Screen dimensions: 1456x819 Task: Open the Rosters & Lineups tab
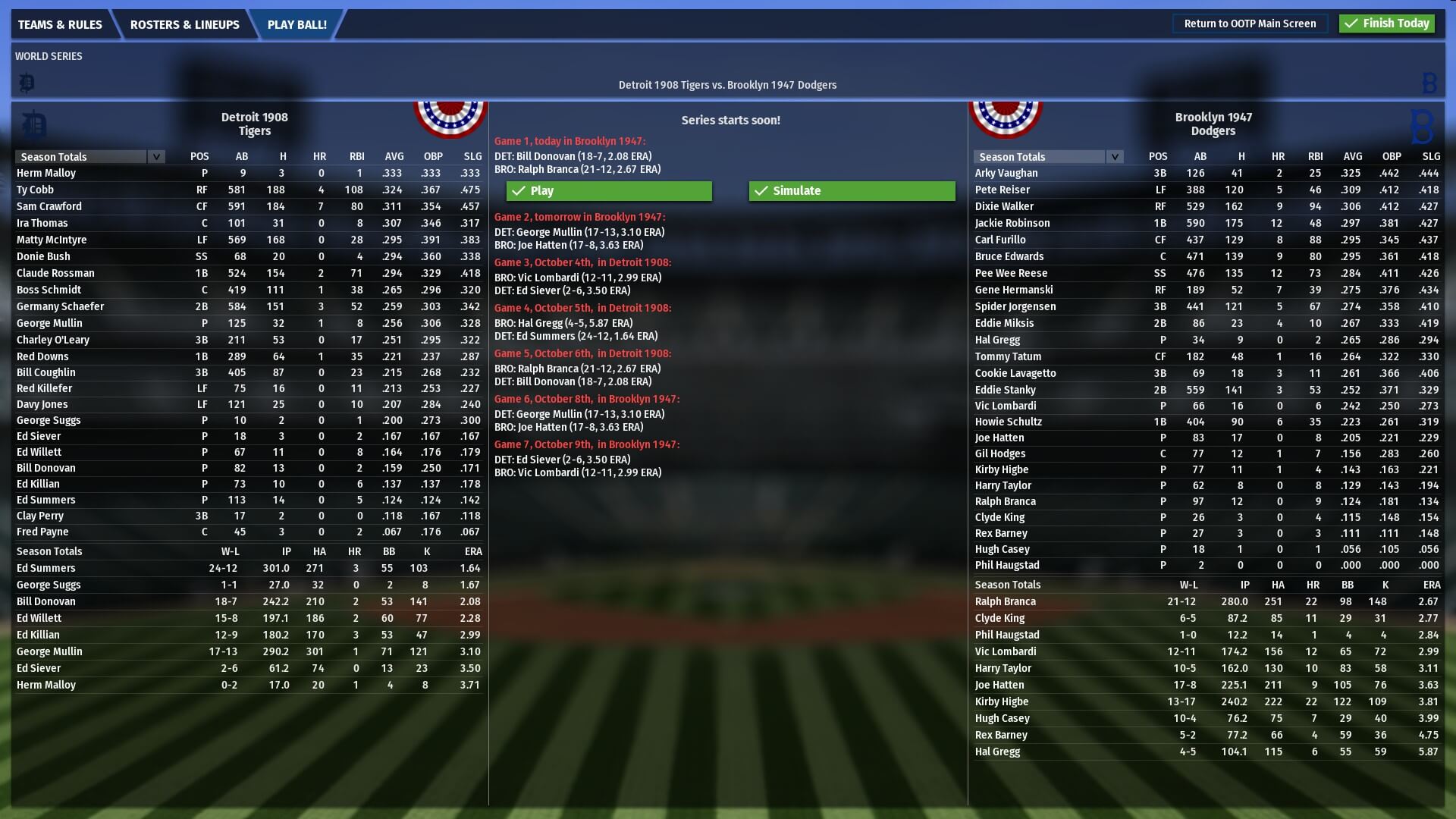(184, 24)
